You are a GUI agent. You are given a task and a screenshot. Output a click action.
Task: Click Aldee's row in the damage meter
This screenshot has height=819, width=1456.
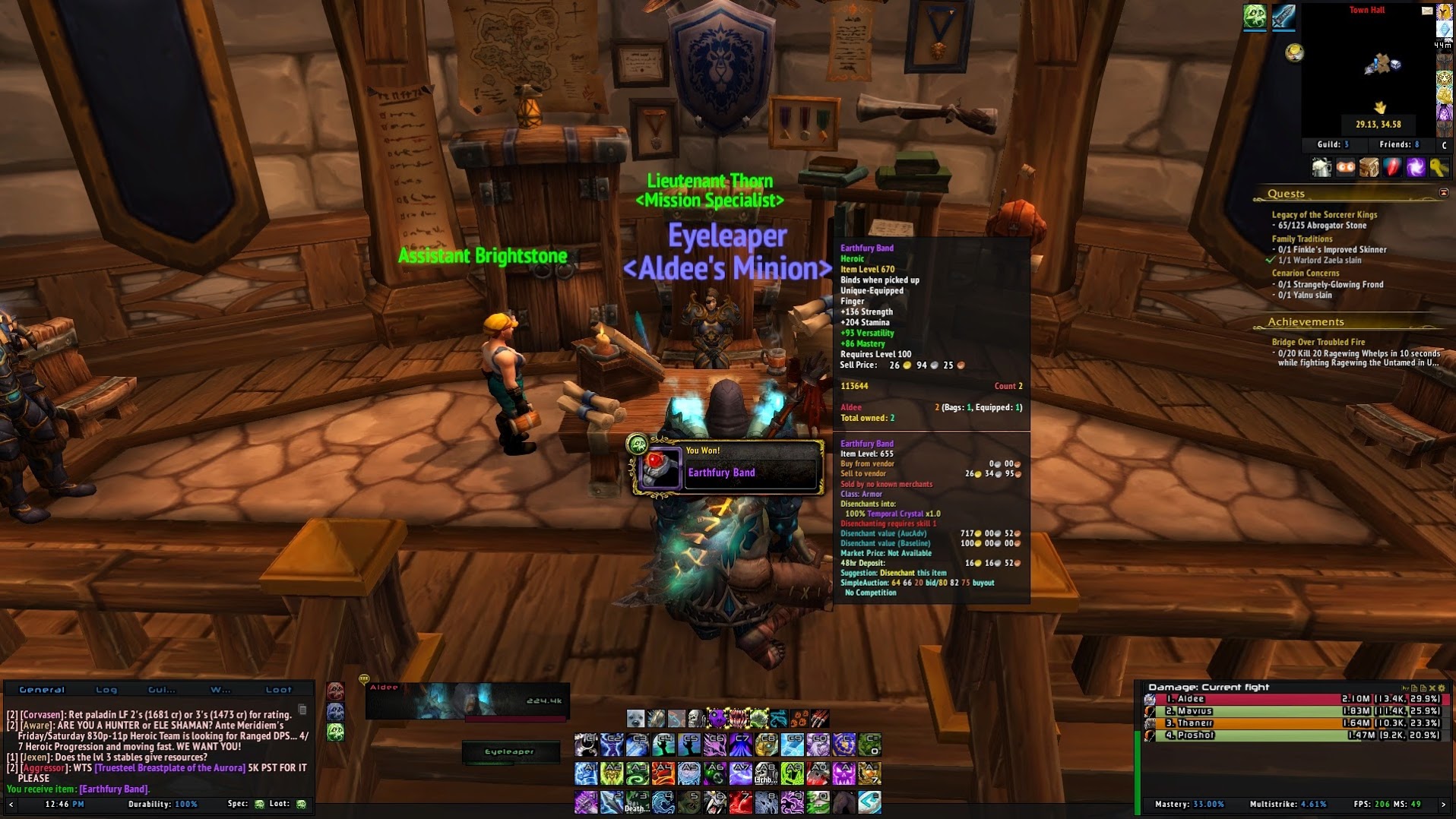pos(1292,699)
